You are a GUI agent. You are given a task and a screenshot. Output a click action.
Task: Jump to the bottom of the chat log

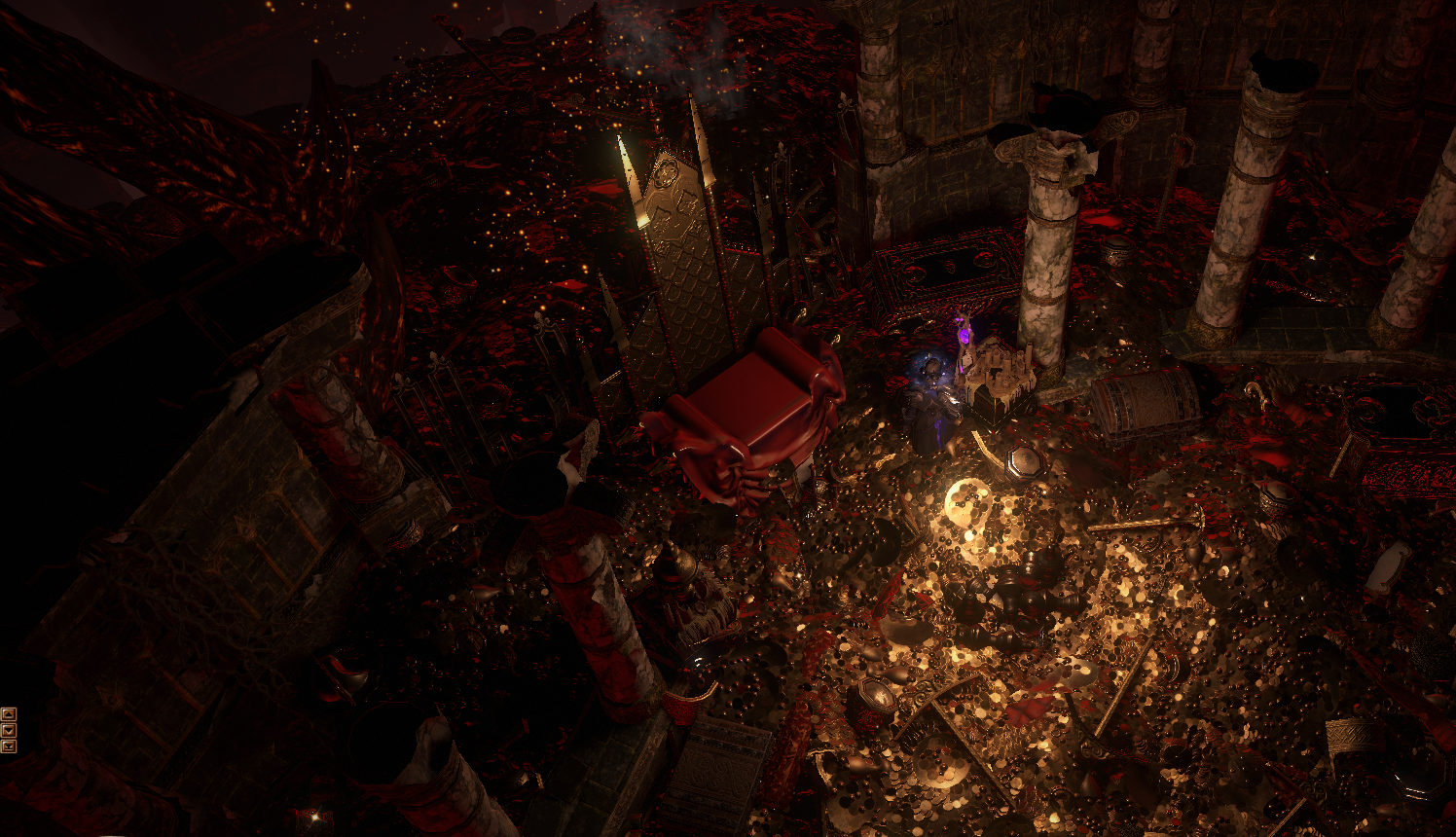coord(9,746)
